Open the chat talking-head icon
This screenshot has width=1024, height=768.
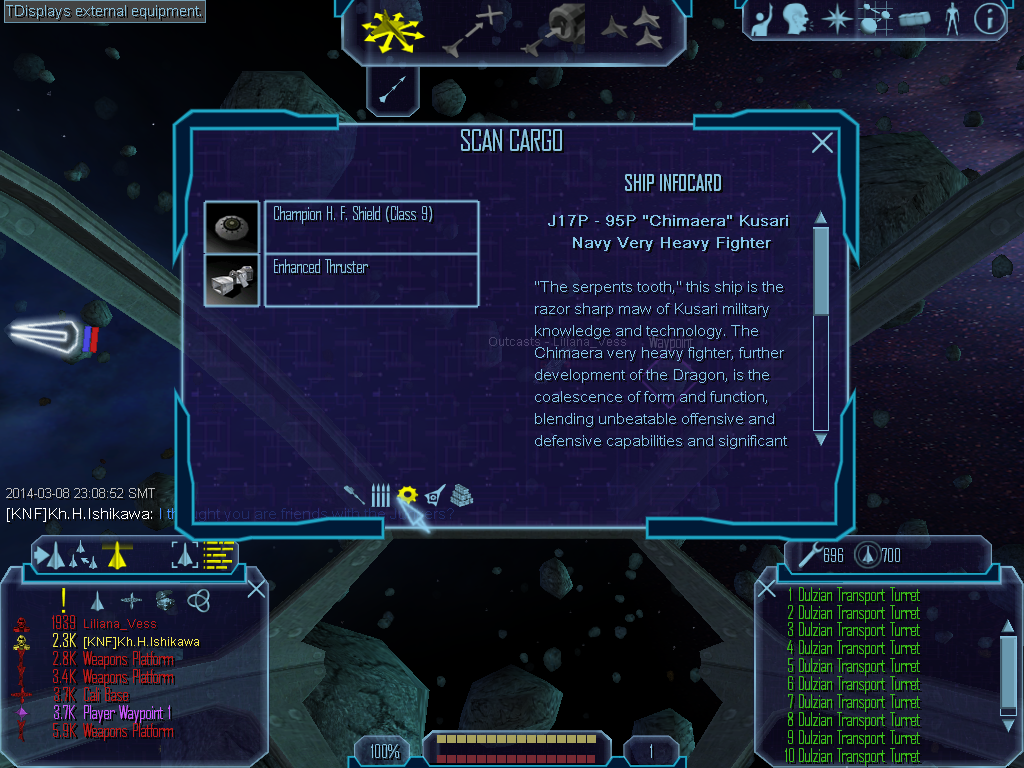click(795, 19)
